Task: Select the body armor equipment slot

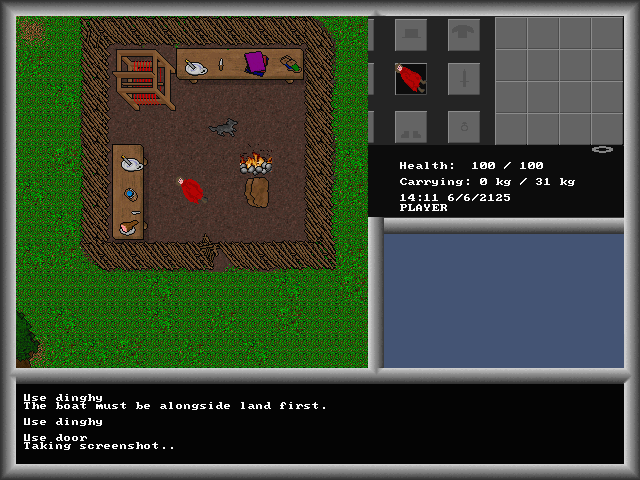Action: pyautogui.click(x=463, y=34)
